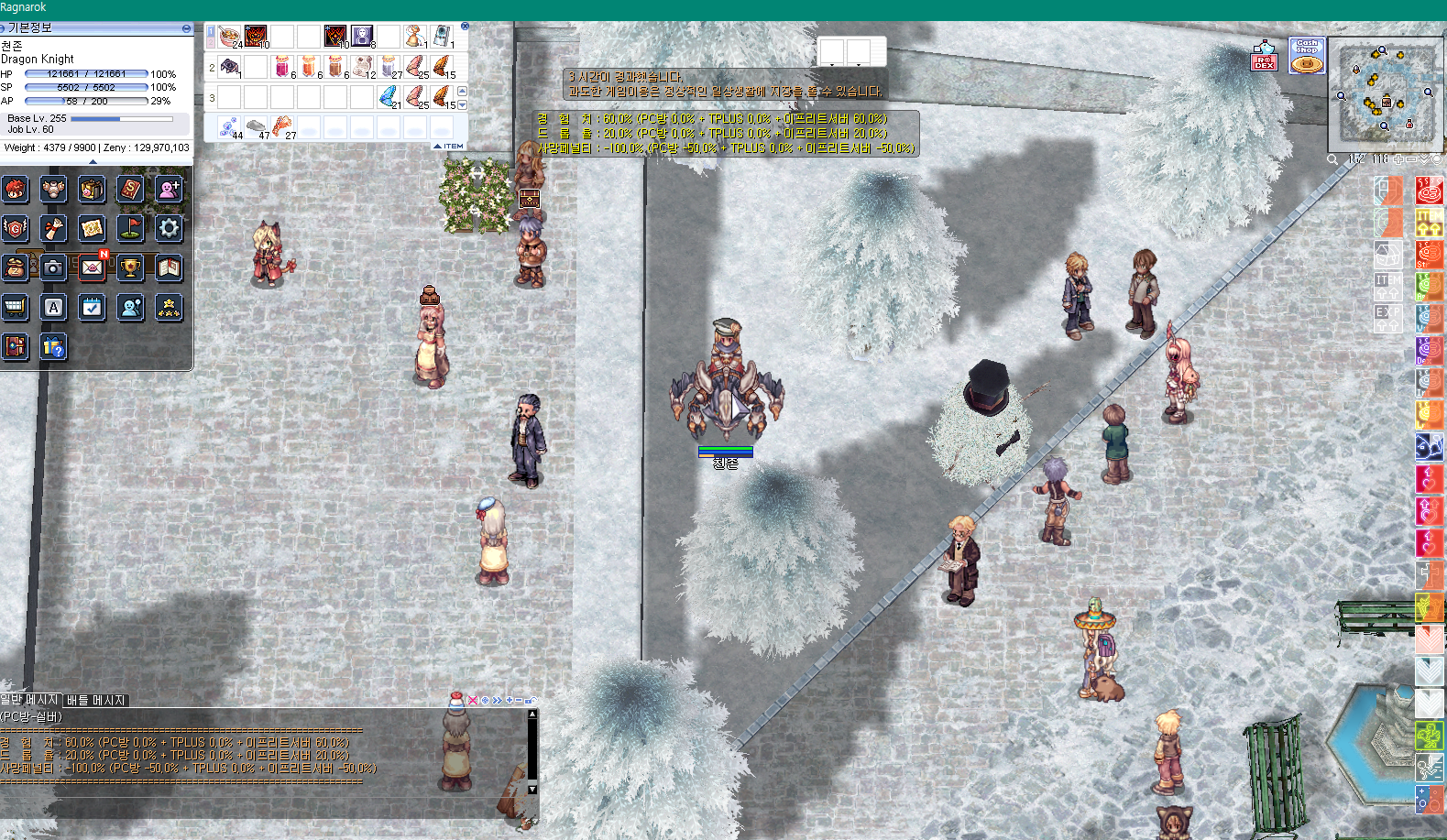
Task: Open the red-haired character info icon
Action: [x=15, y=189]
